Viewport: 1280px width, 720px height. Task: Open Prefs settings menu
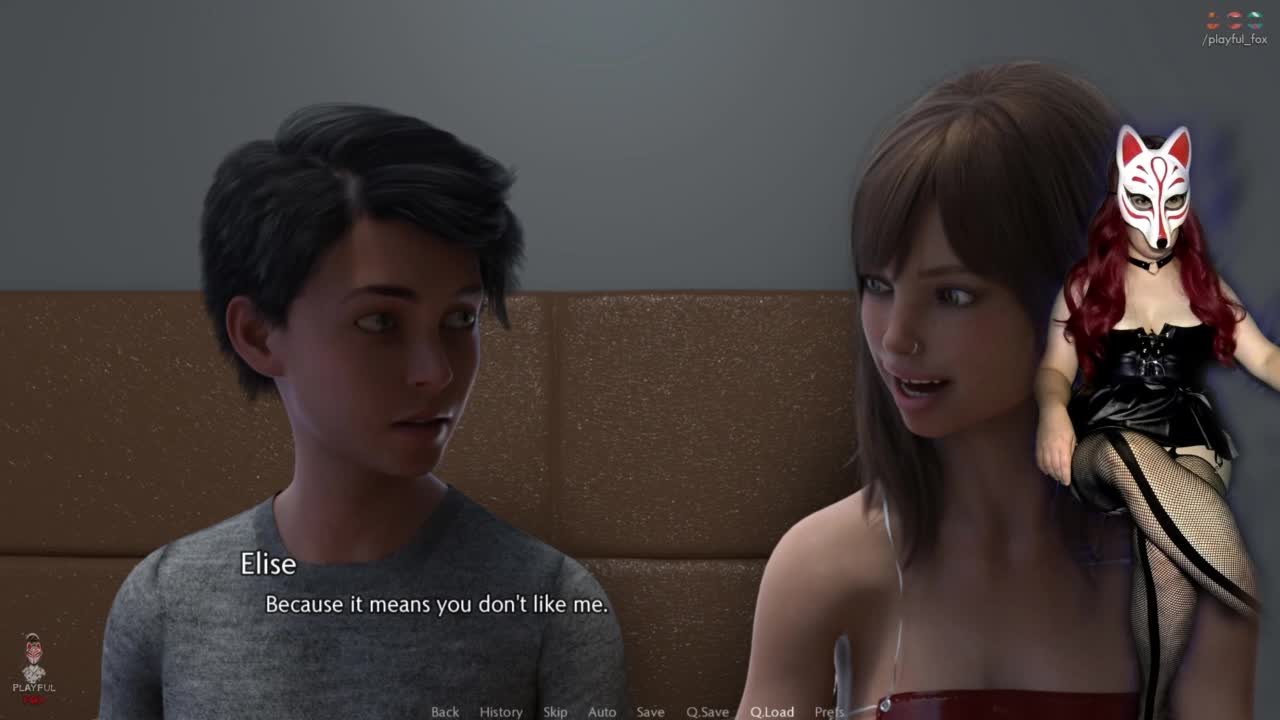829,712
